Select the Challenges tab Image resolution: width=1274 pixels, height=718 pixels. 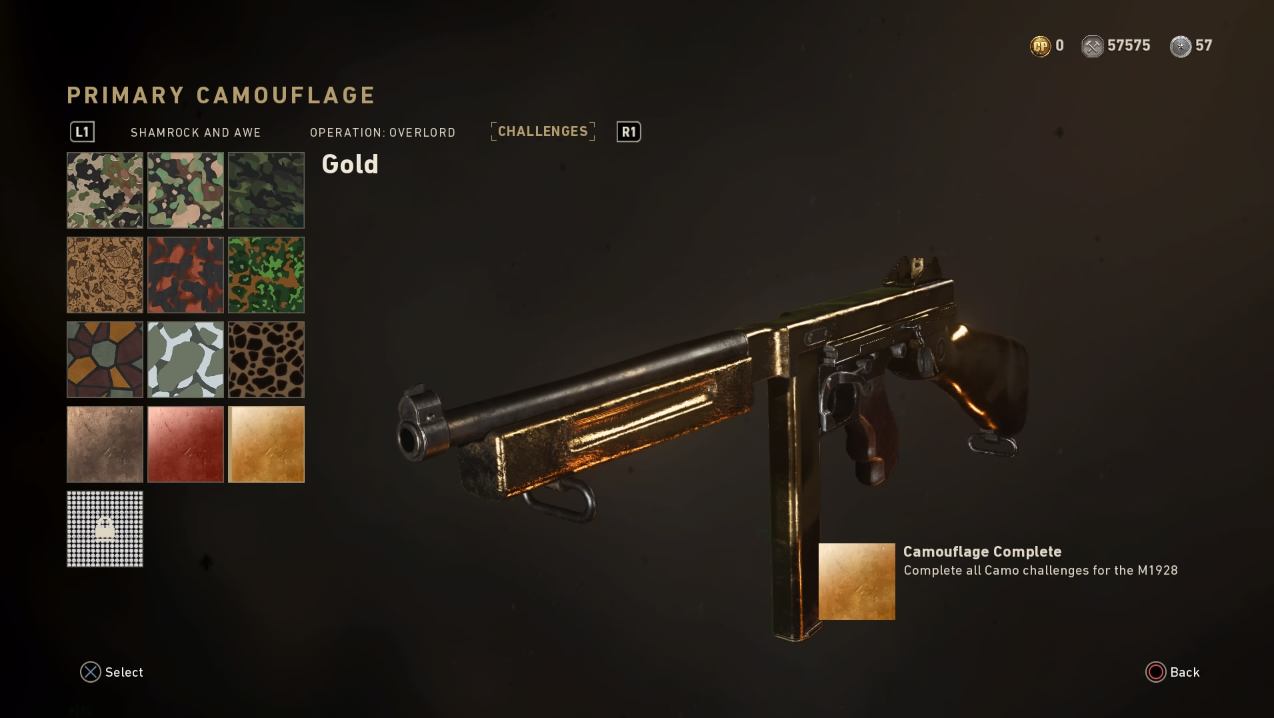(x=543, y=131)
